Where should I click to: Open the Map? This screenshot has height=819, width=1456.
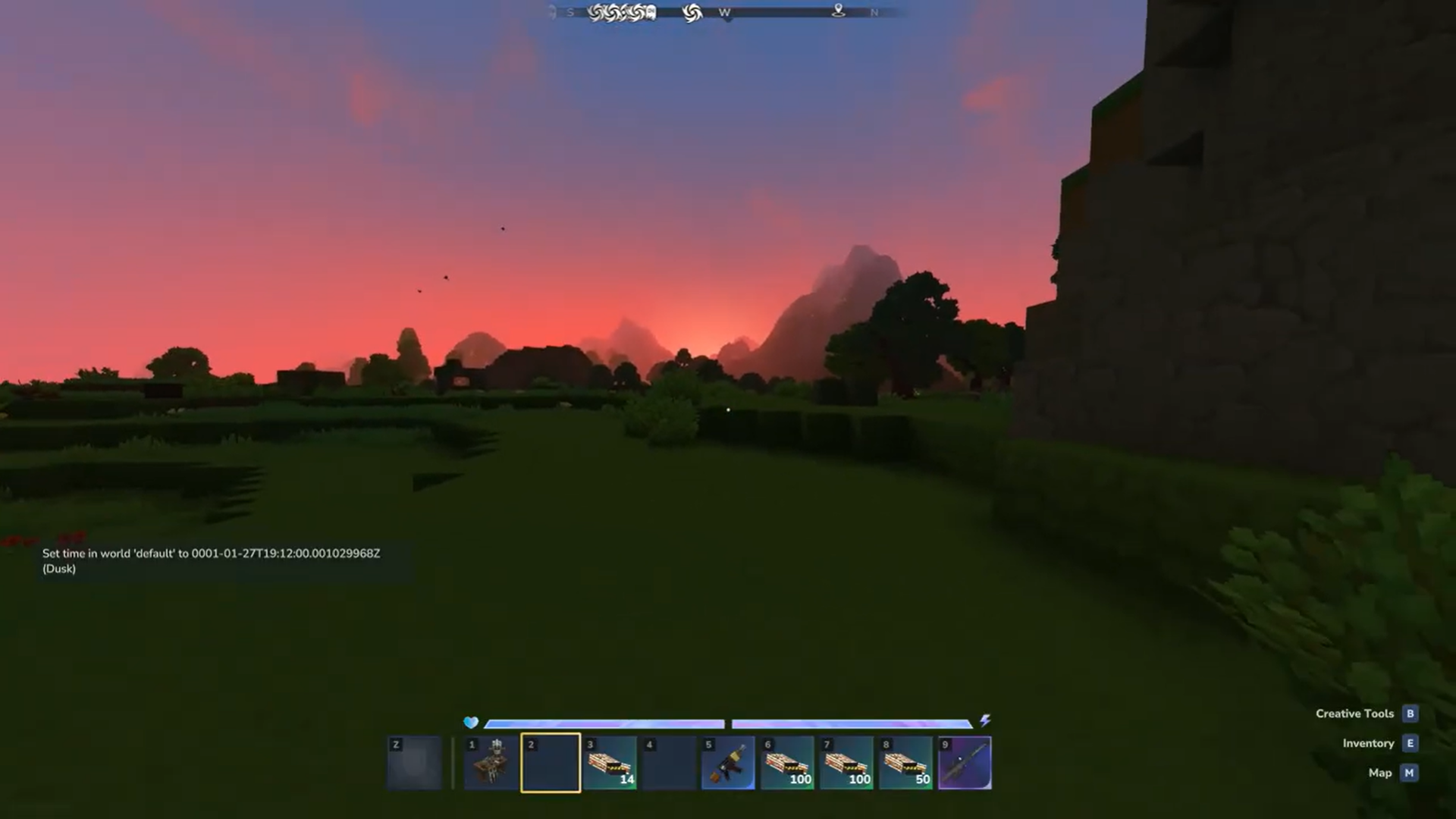[x=1379, y=773]
